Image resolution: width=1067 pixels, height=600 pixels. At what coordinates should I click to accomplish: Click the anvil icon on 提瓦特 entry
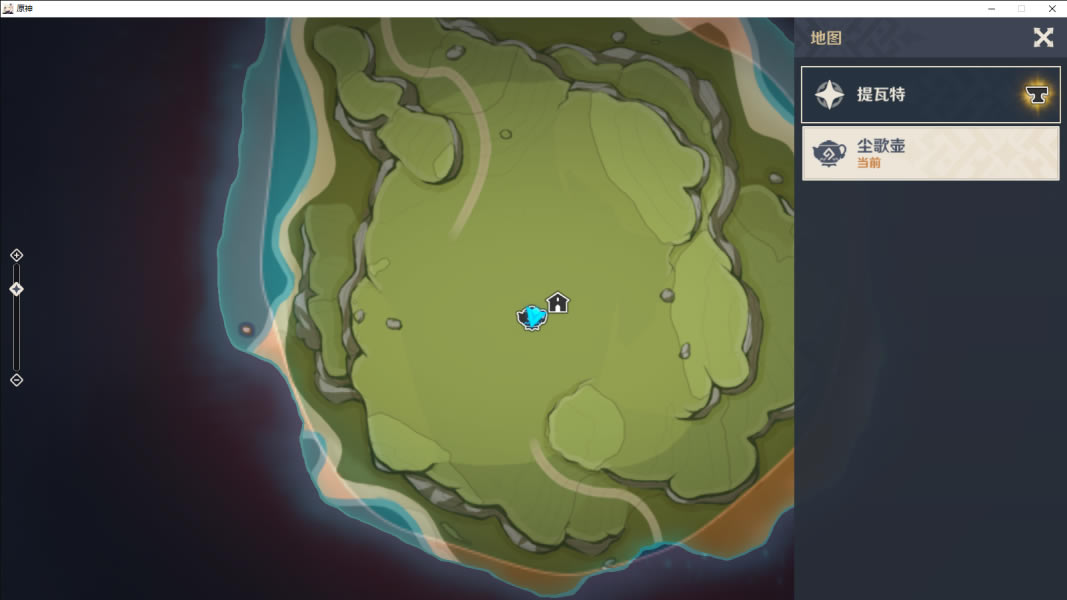(1037, 95)
